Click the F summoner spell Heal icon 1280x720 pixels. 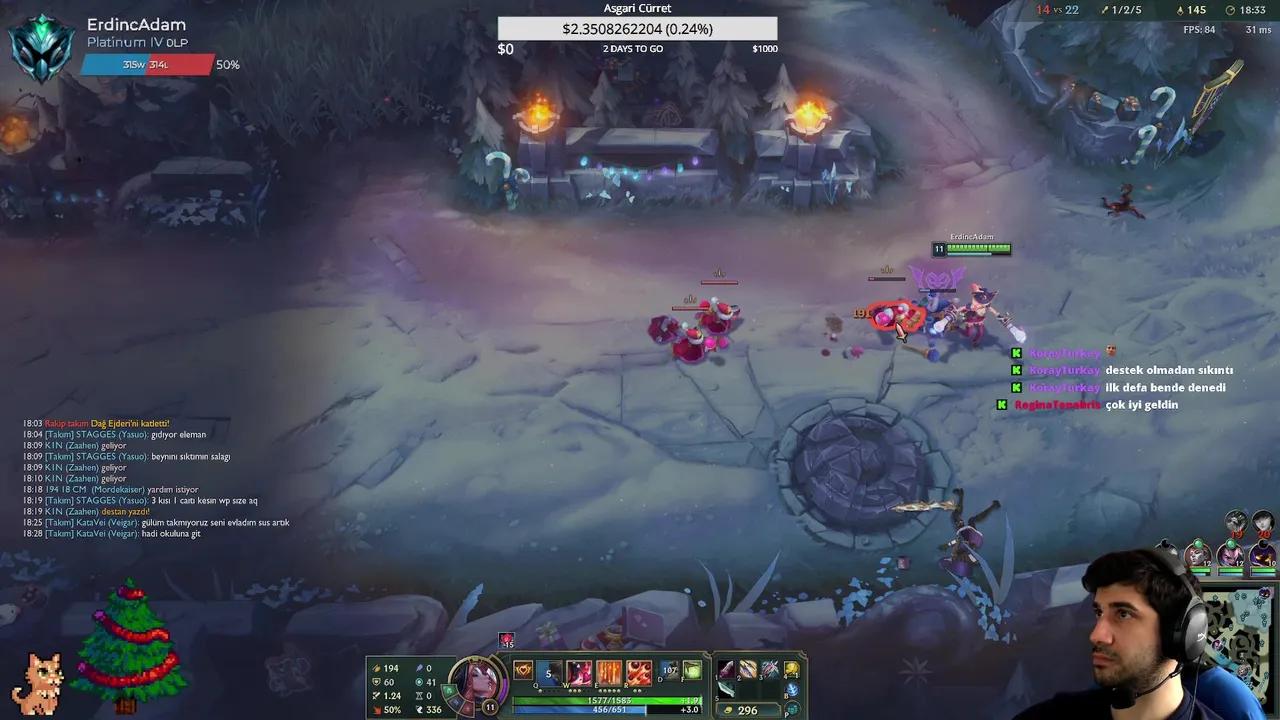click(x=690, y=670)
